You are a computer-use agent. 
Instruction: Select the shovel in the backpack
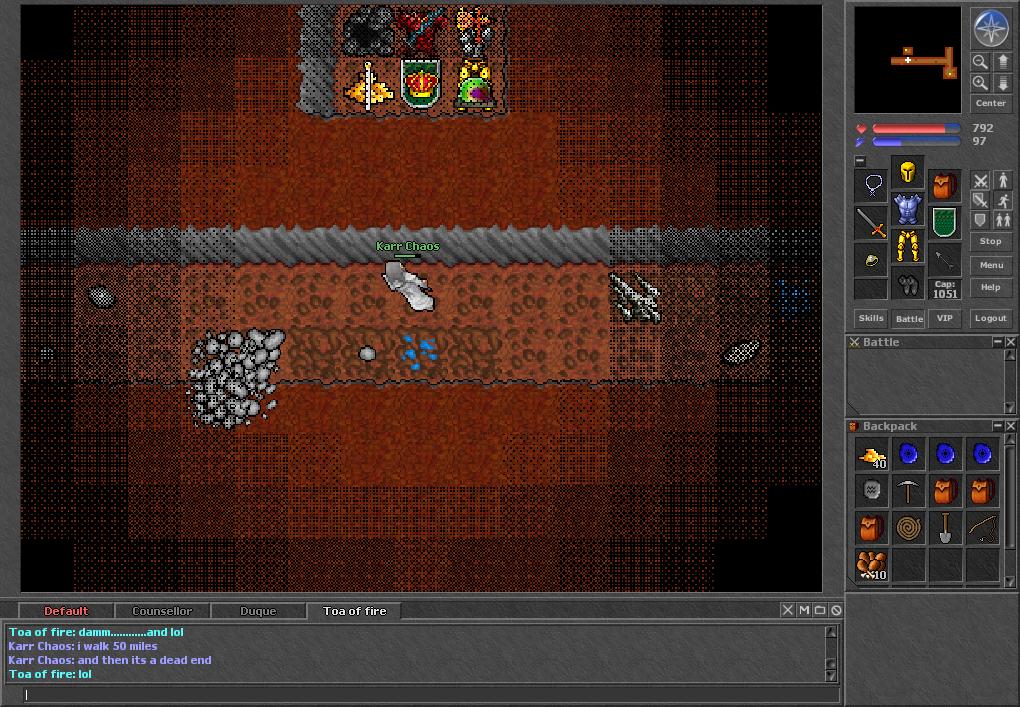click(x=945, y=528)
